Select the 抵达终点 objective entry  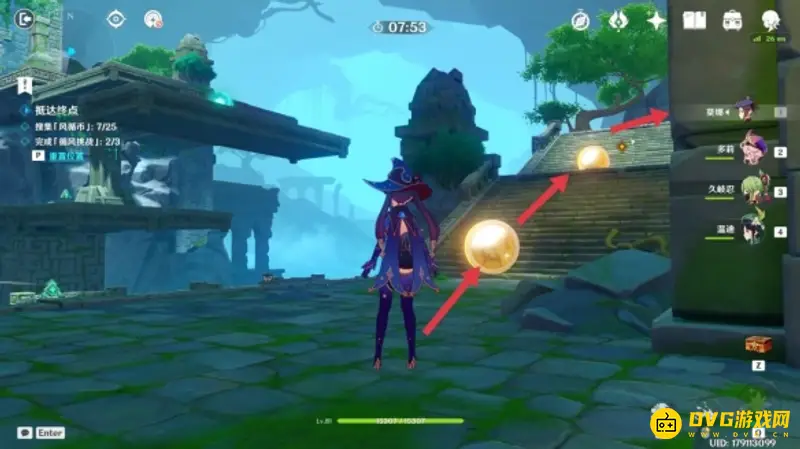(x=57, y=111)
